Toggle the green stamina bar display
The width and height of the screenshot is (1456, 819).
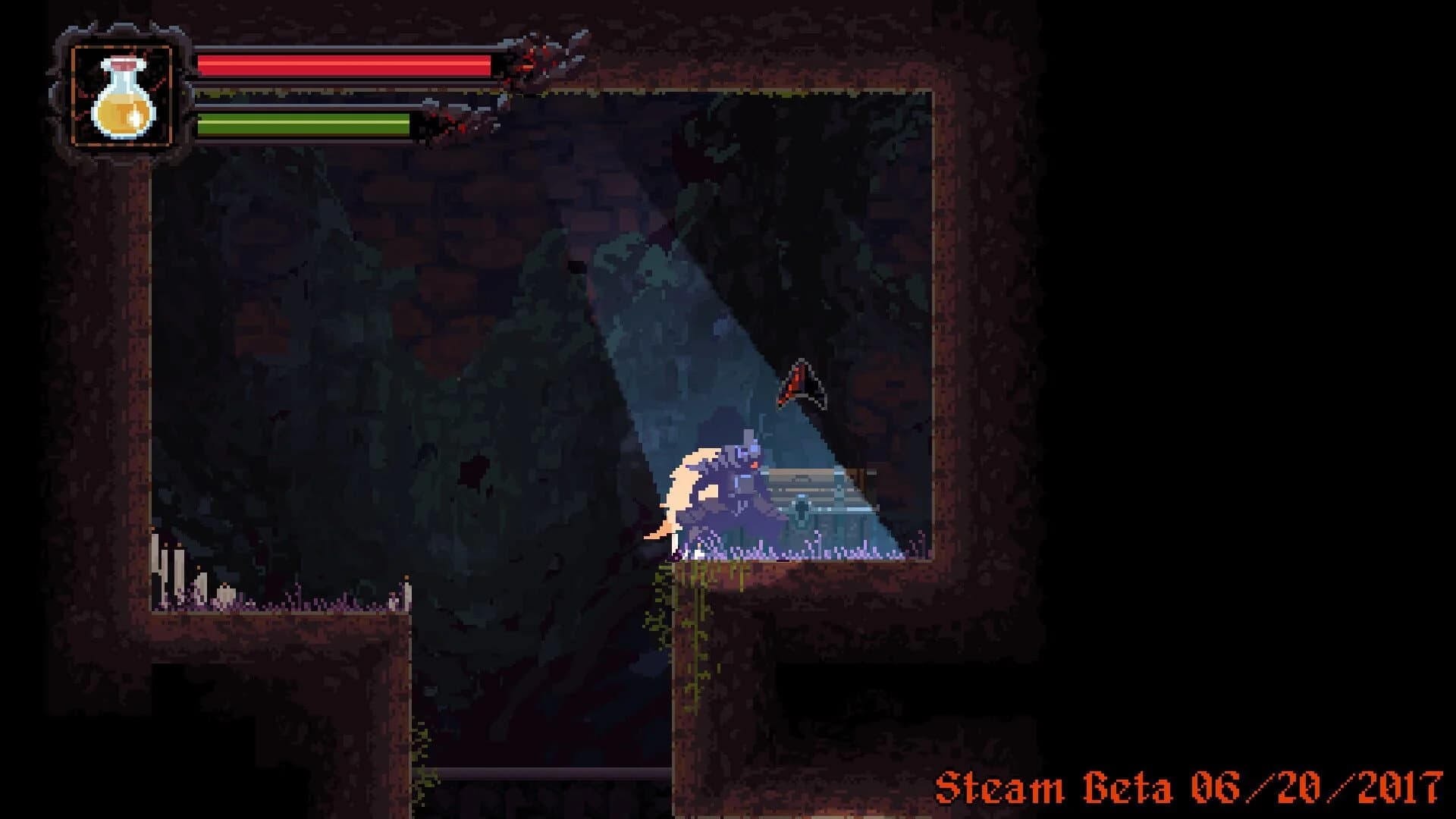coord(303,125)
